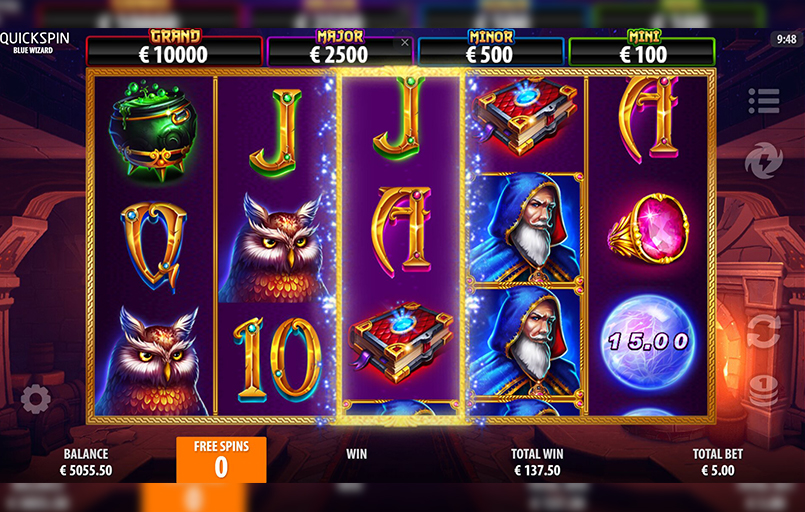
Task: Toggle the lightning fast-spin mode
Action: point(762,160)
